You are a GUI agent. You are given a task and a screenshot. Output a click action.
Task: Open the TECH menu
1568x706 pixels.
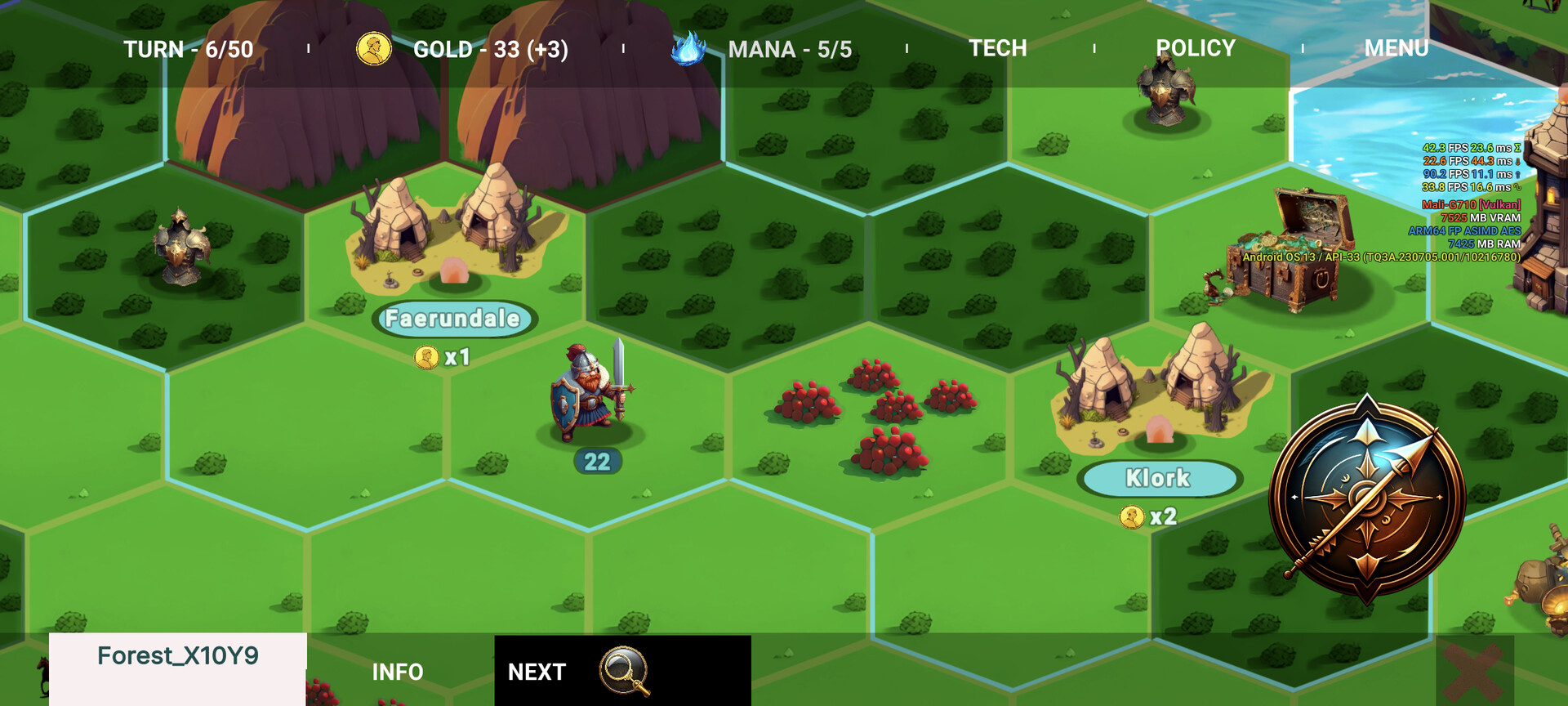click(997, 48)
